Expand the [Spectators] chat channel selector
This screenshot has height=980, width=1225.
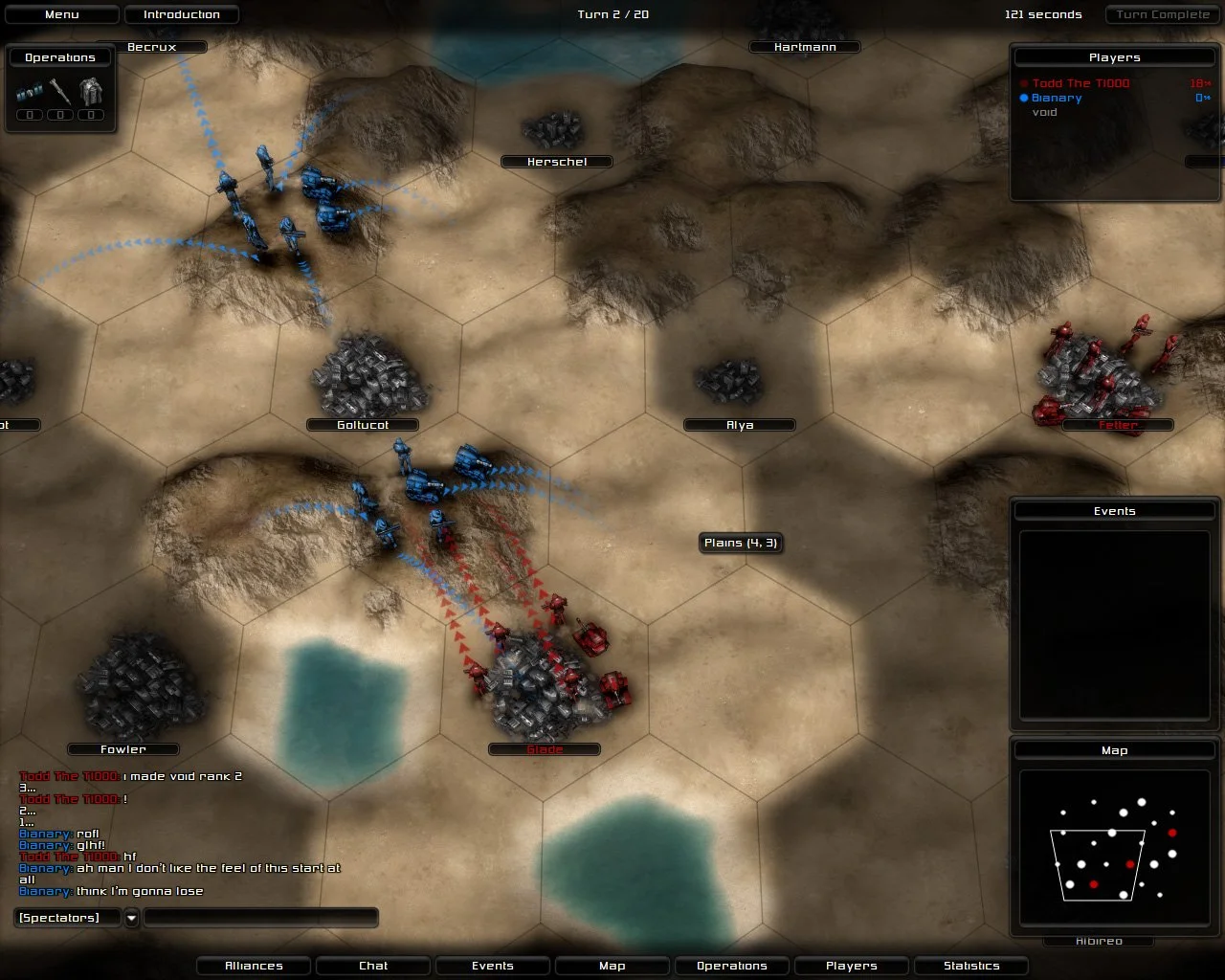pos(130,917)
